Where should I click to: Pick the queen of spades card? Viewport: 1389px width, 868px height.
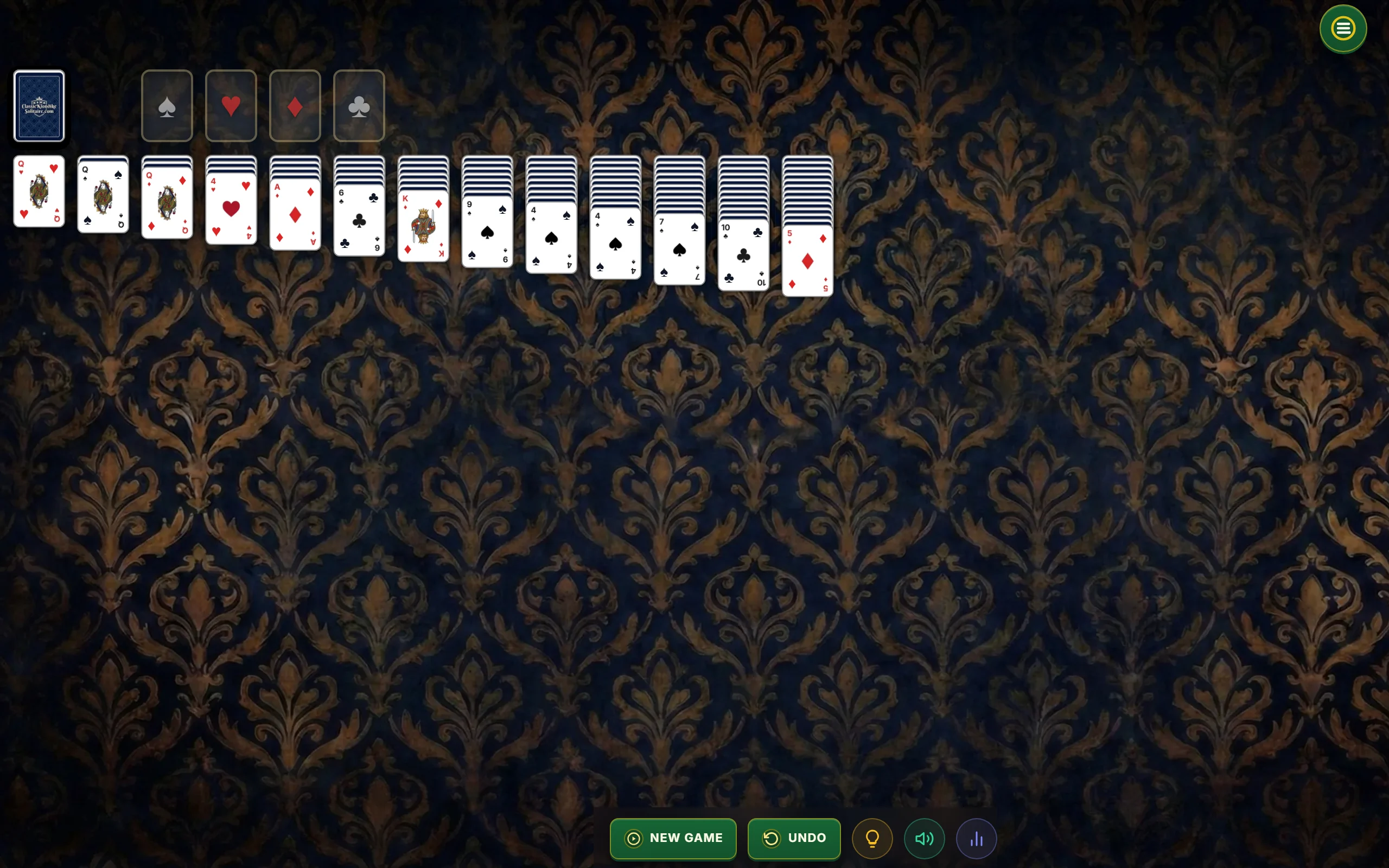(x=103, y=197)
